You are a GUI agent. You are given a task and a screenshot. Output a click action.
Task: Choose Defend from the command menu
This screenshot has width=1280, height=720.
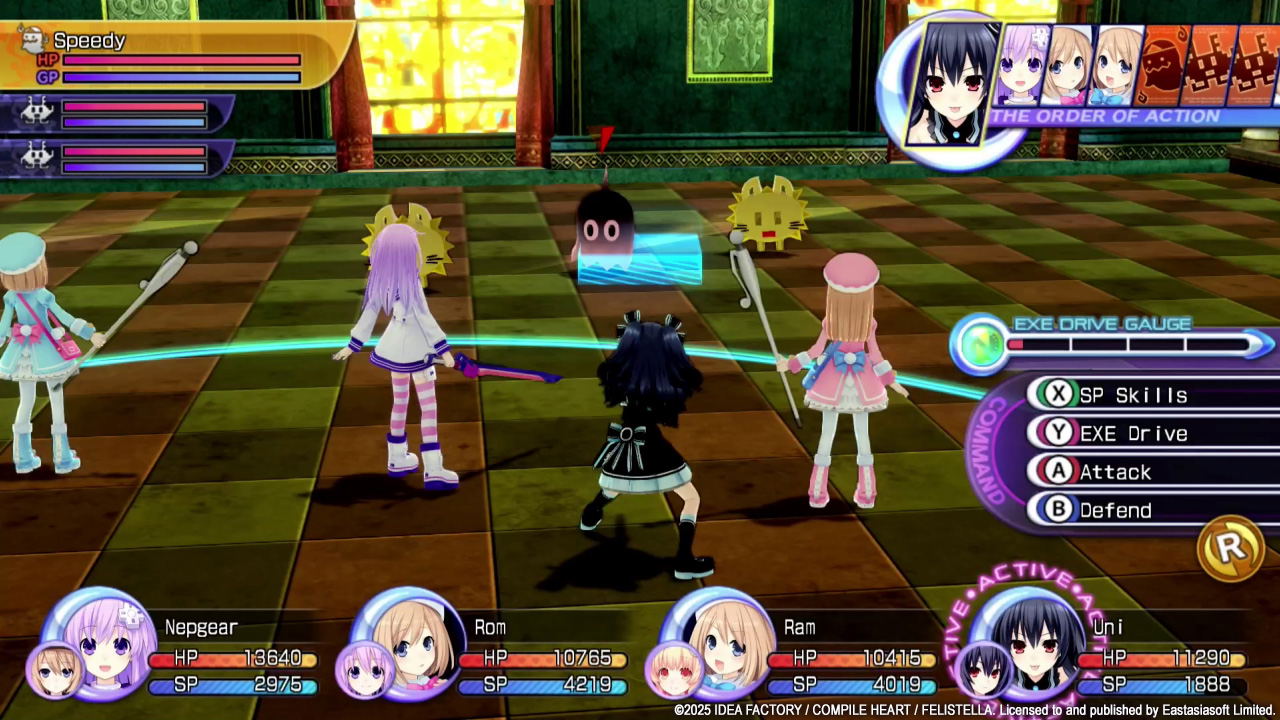click(x=1115, y=511)
